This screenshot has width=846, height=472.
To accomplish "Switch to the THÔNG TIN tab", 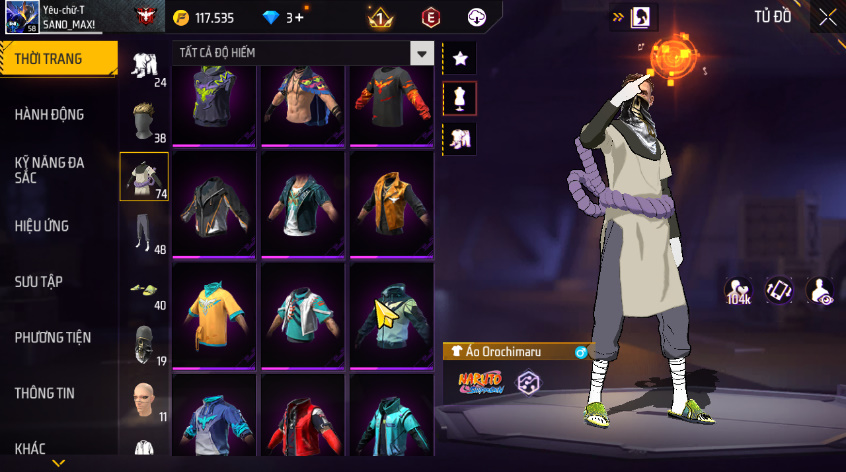I will 45,394.
